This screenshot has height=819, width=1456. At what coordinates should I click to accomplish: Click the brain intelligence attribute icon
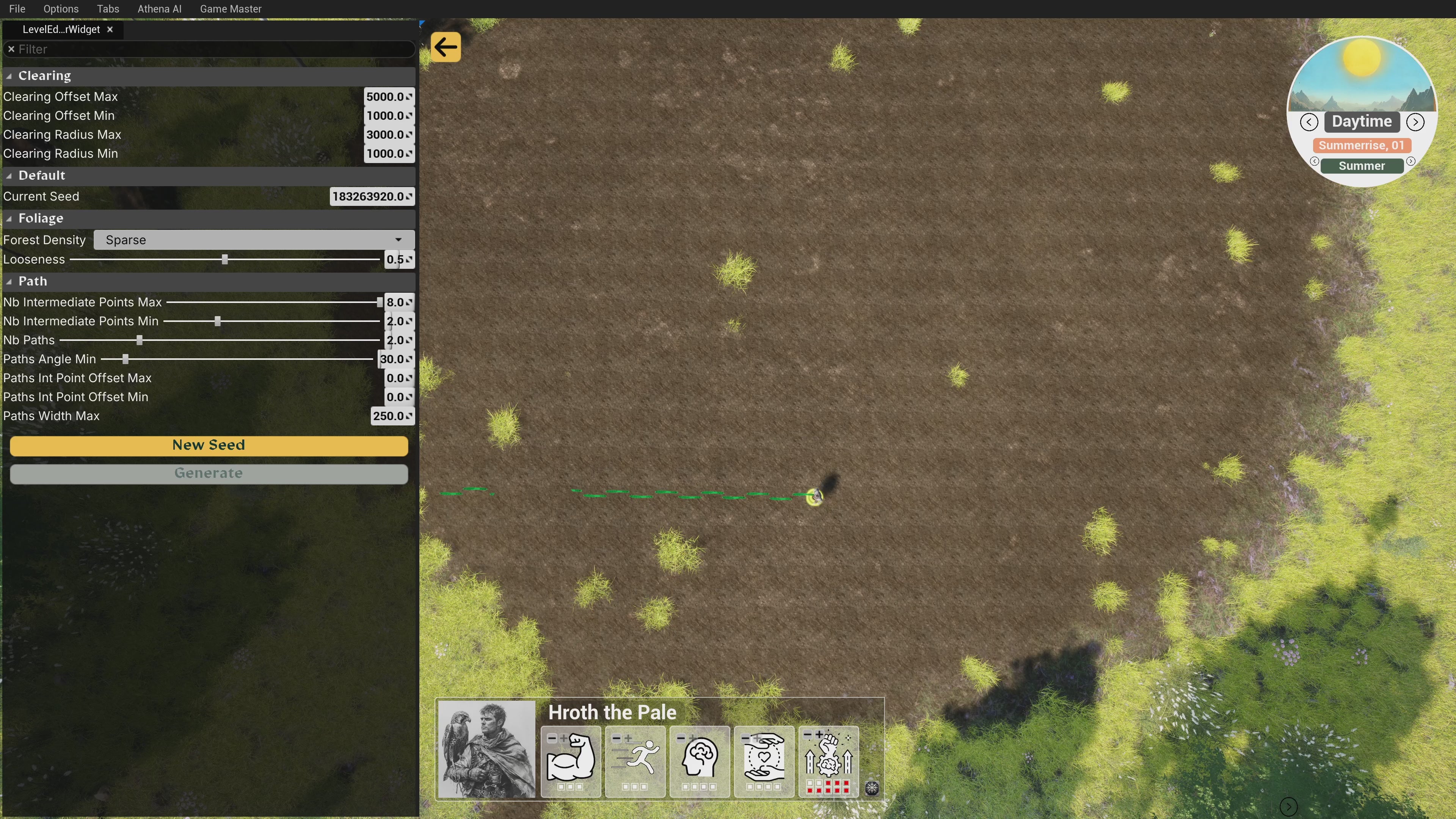[x=699, y=758]
